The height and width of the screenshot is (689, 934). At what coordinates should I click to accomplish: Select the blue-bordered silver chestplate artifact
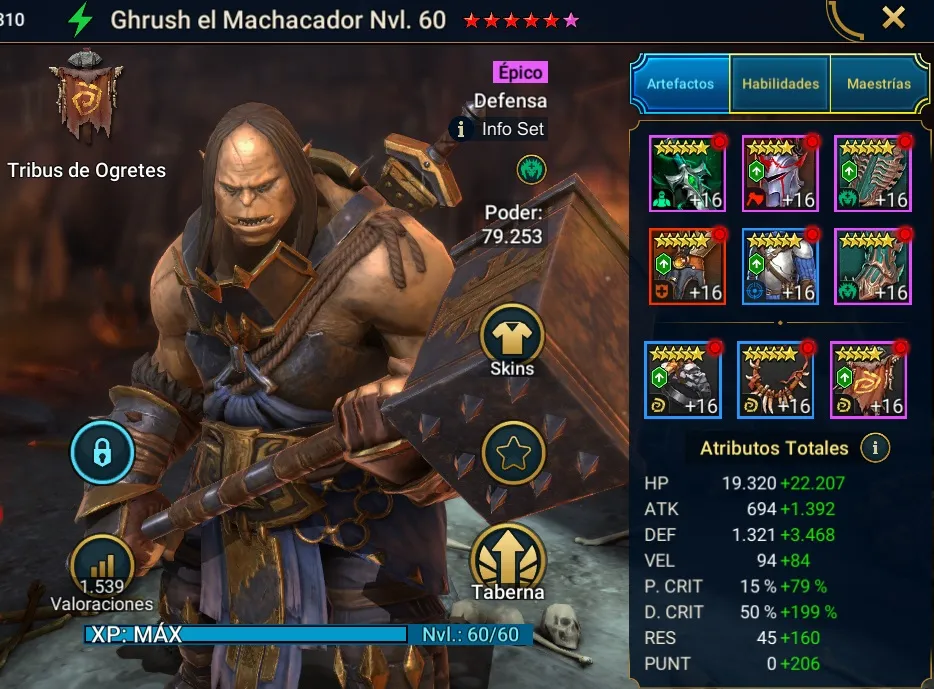(779, 265)
